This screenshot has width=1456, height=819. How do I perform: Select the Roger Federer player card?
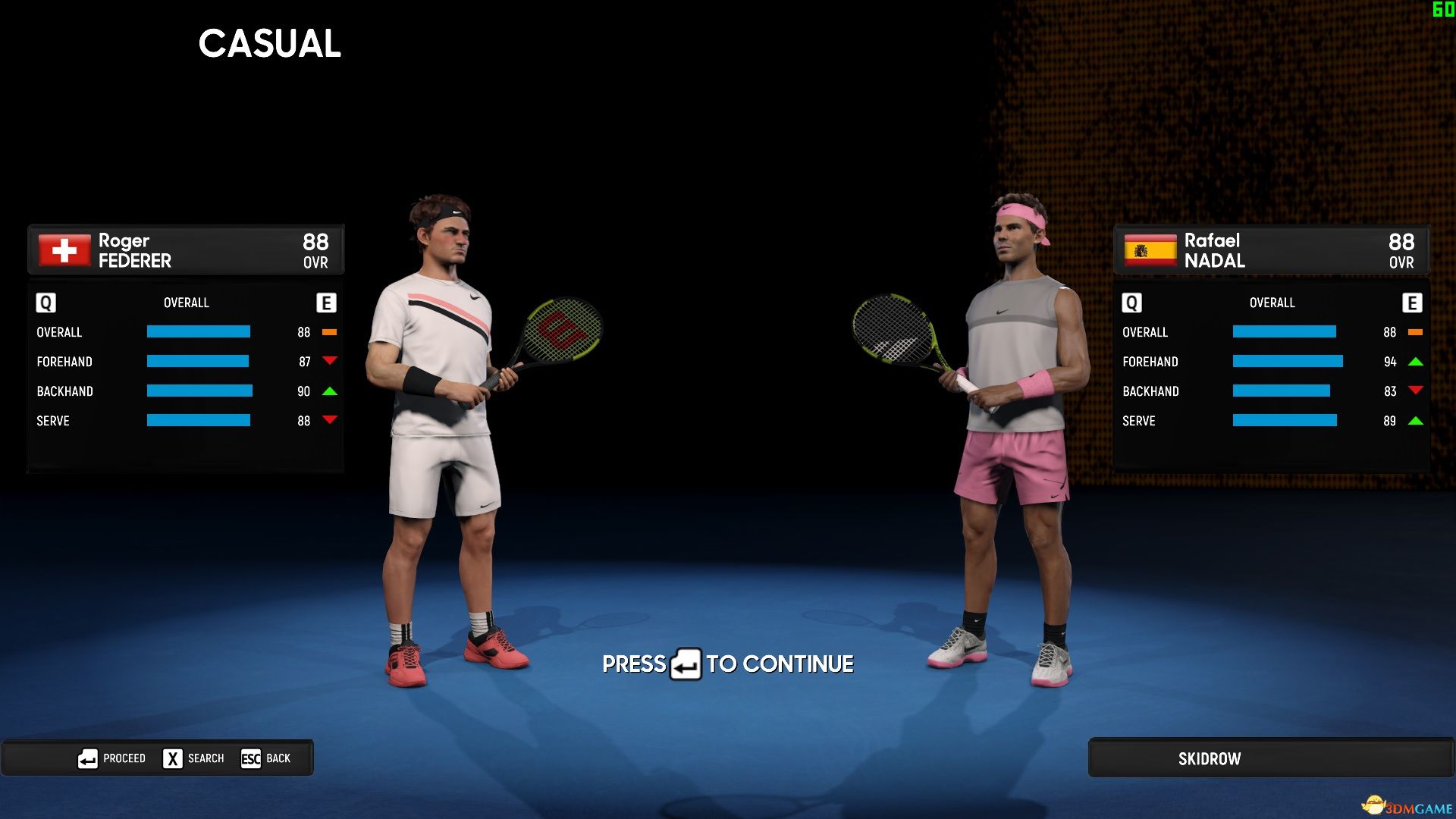pos(186,249)
